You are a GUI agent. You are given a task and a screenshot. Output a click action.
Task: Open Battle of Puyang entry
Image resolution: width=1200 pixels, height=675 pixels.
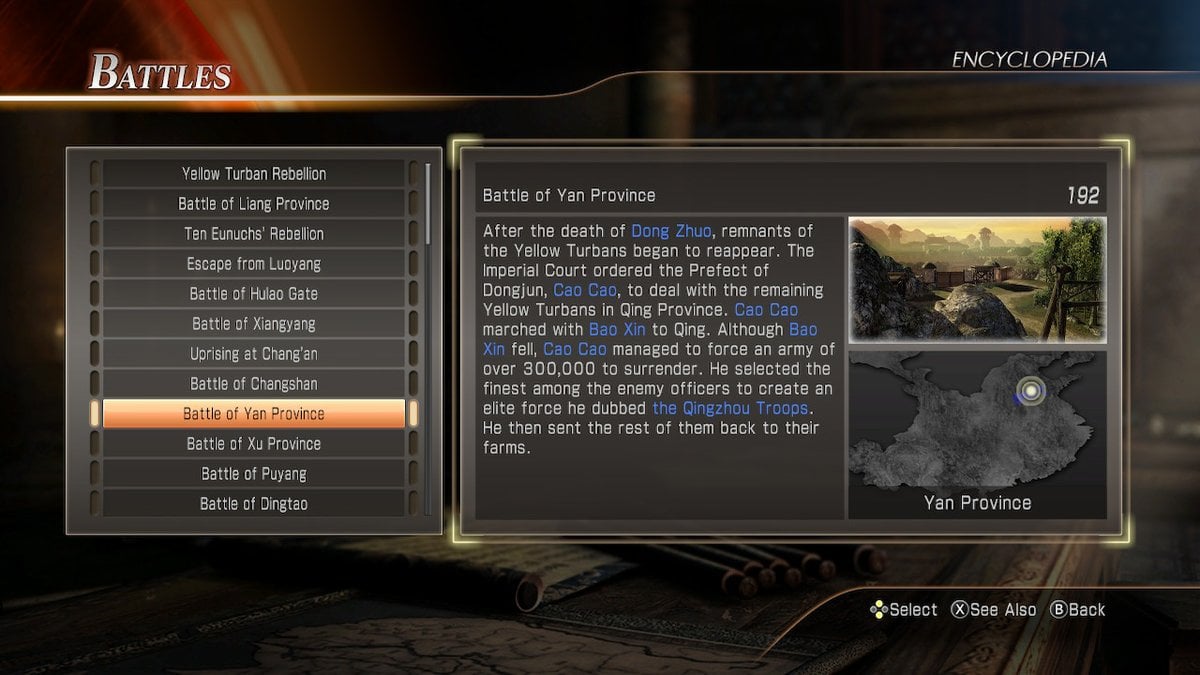click(x=254, y=474)
